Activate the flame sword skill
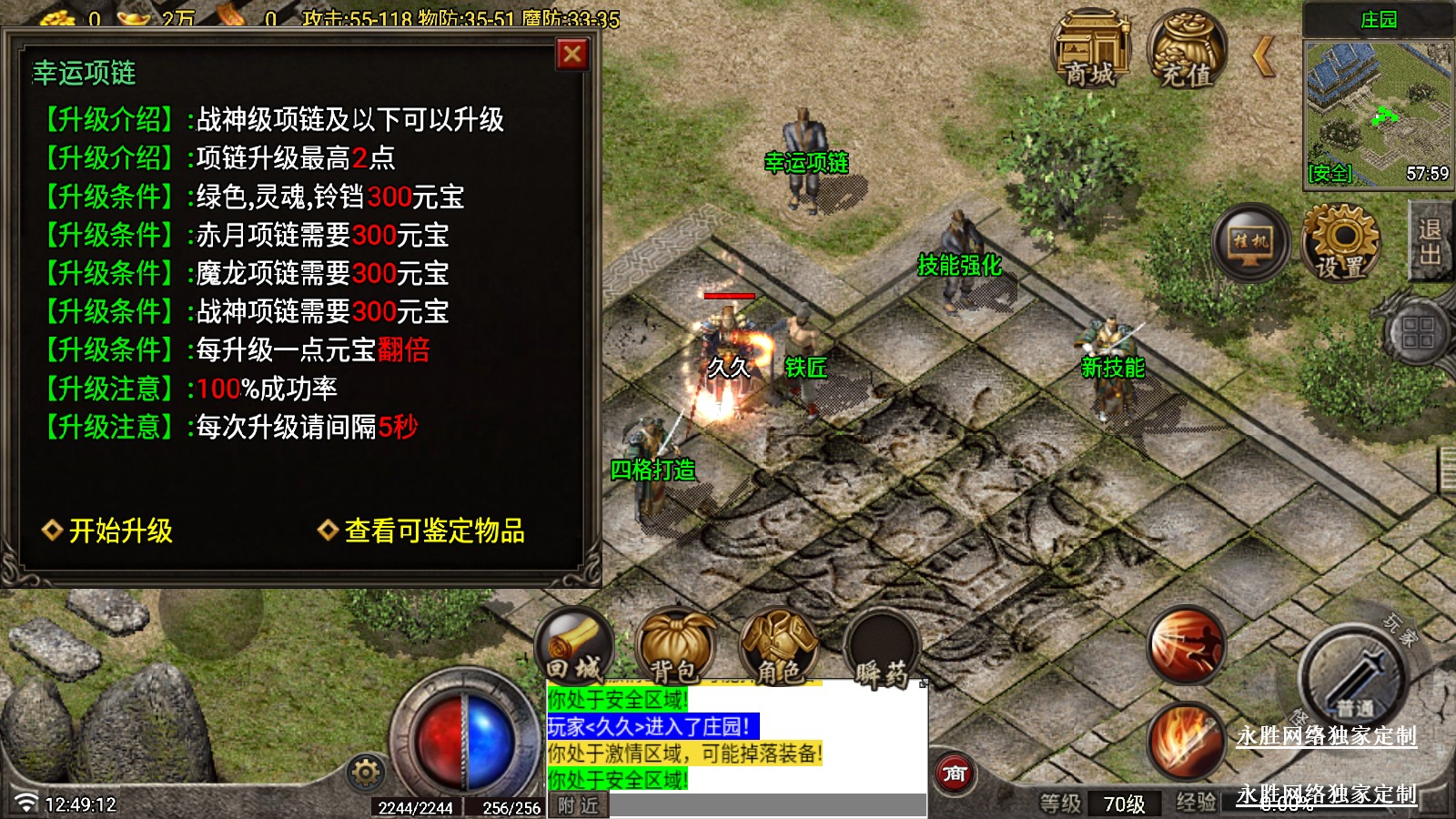This screenshot has height=819, width=1456. 1185,739
